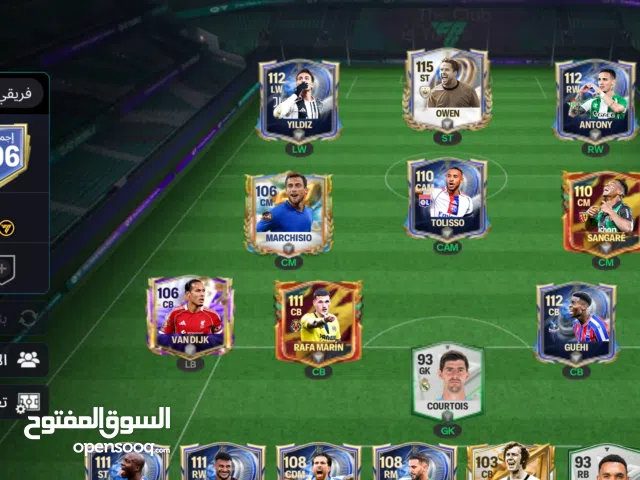Select the Van Dijk card
Image resolution: width=640 pixels, height=480 pixels.
(190, 317)
